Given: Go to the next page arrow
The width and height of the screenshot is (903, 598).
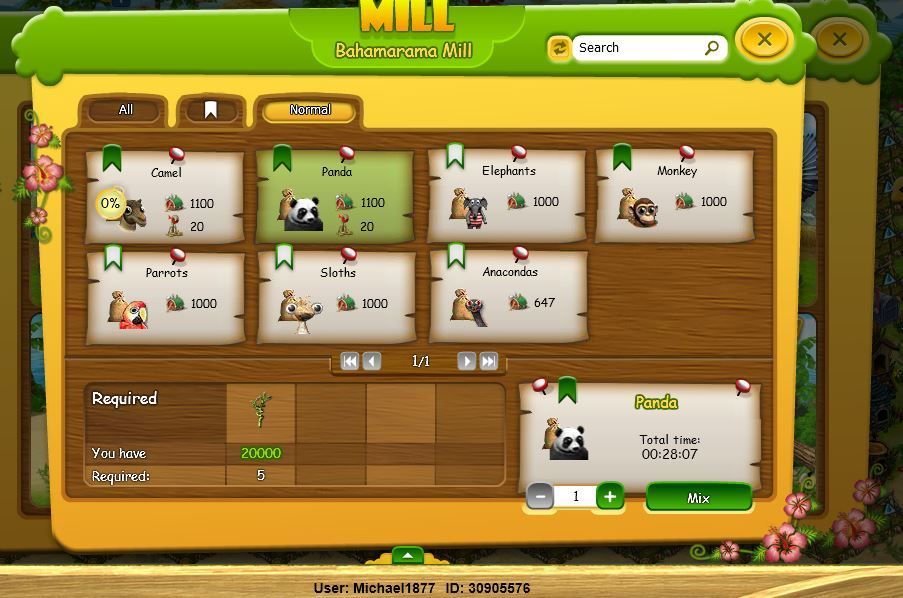Looking at the screenshot, I should pyautogui.click(x=466, y=361).
